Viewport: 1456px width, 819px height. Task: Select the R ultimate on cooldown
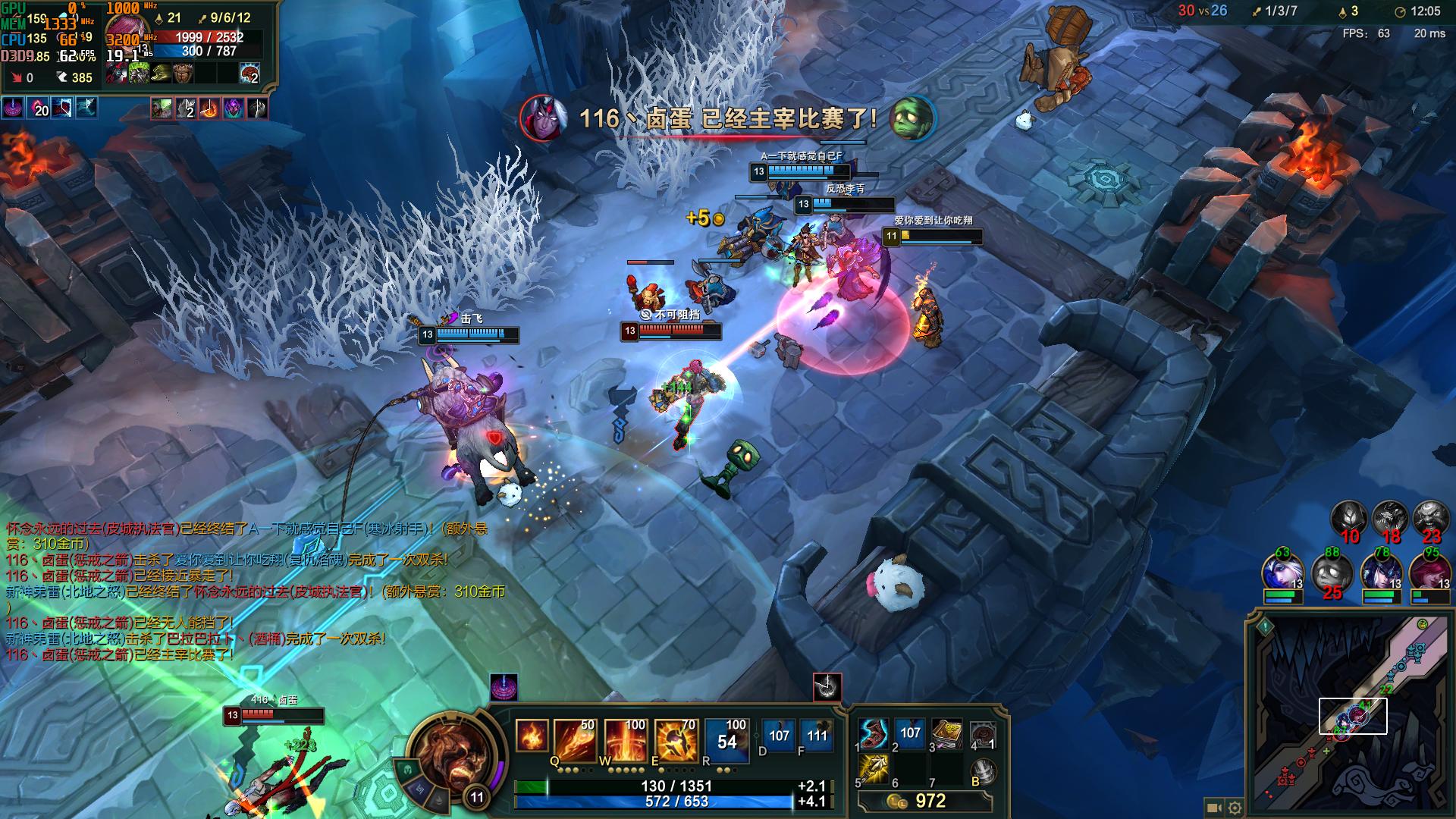[x=726, y=739]
